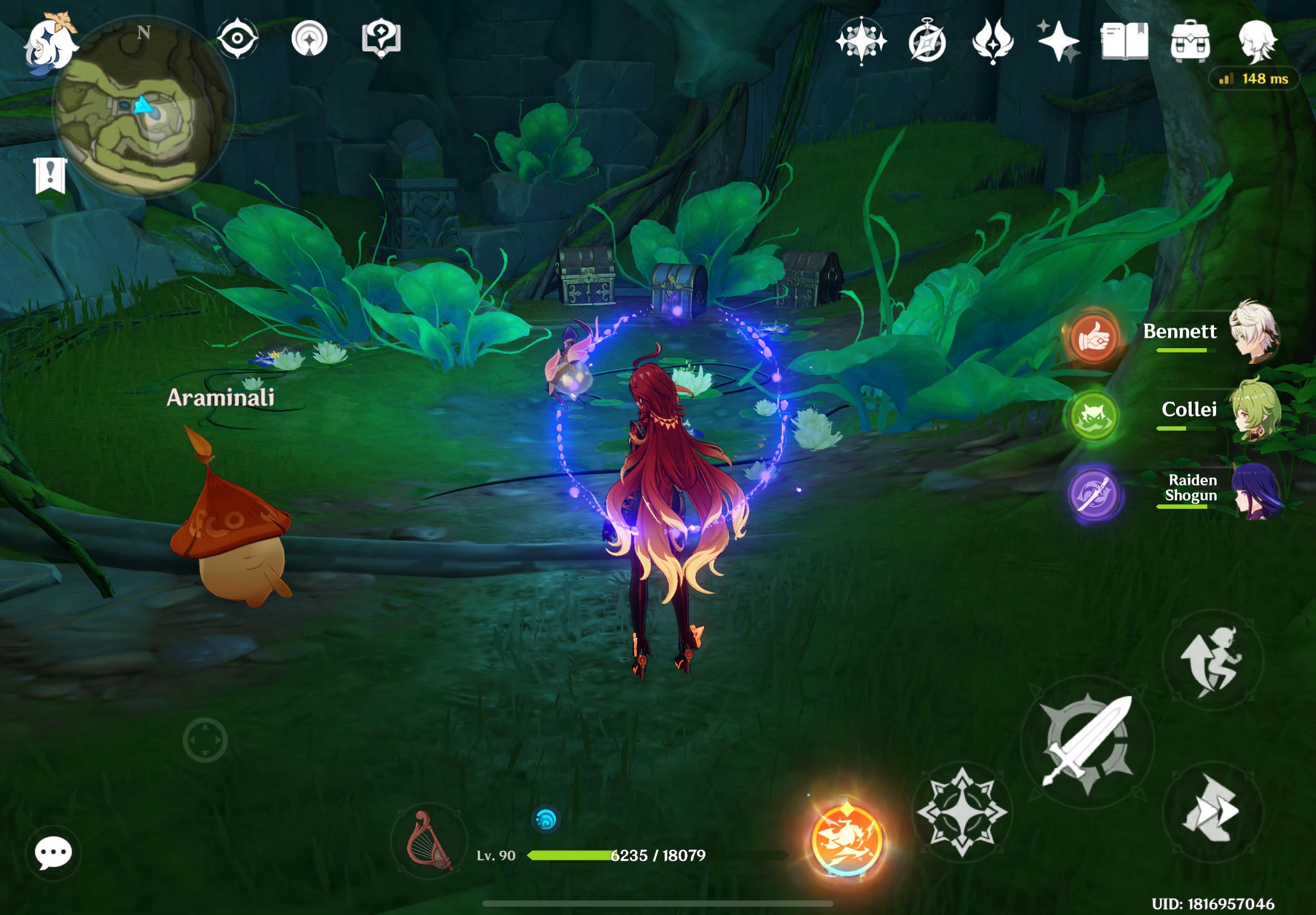1316x915 pixels.
Task: Open the backpack inventory
Action: (x=1190, y=41)
